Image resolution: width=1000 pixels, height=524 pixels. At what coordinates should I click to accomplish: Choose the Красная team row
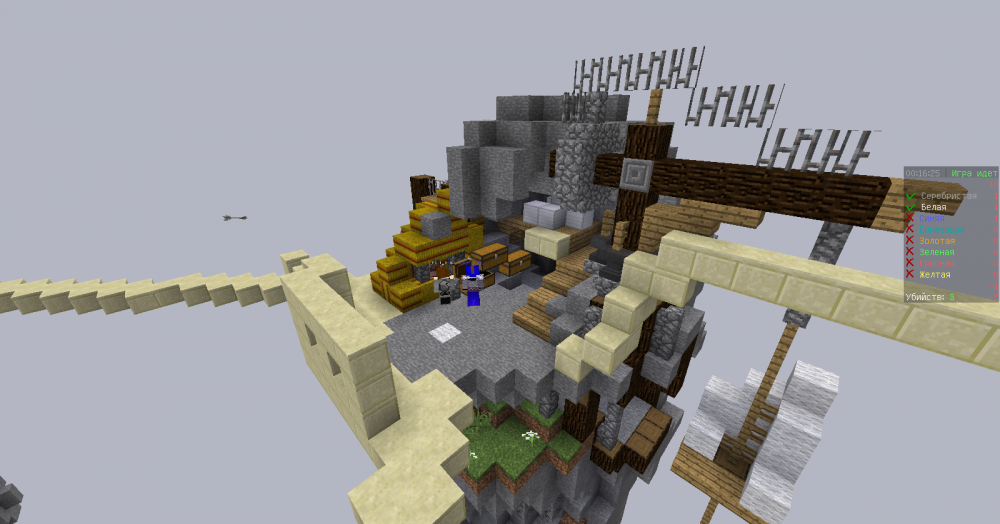click(937, 263)
